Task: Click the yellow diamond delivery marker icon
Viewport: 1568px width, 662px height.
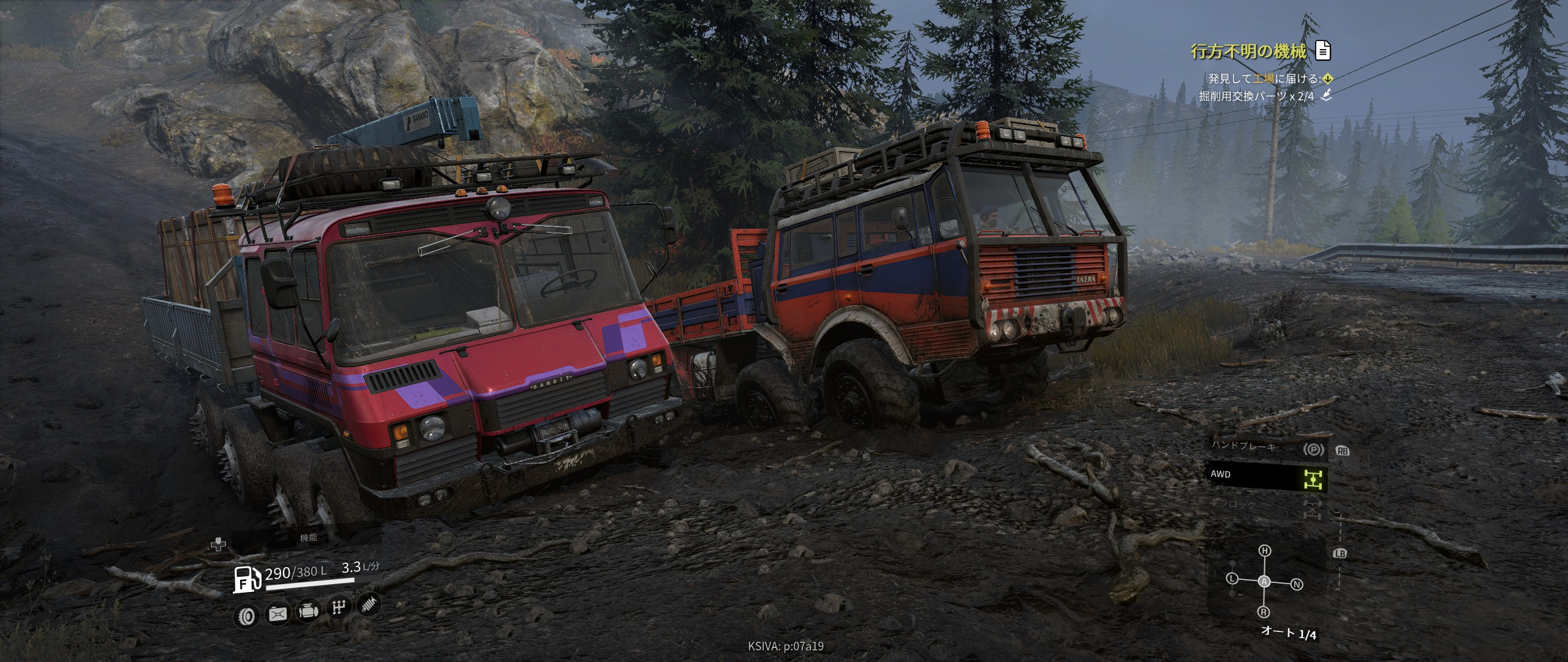Action: tap(1327, 78)
